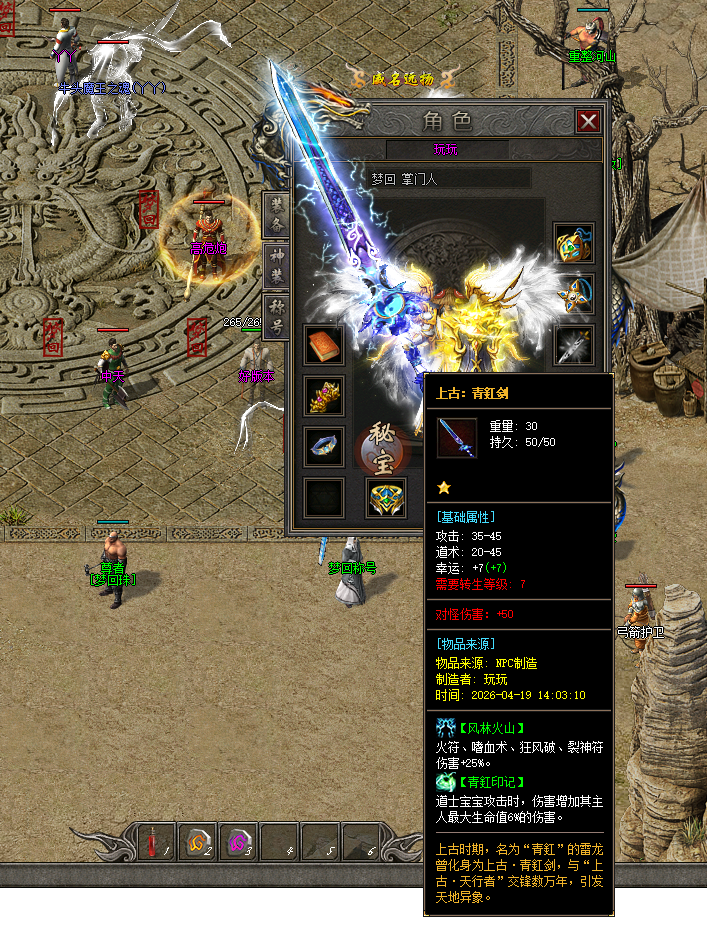707x925 pixels.
Task: Close the 角色 character window
Action: (x=589, y=122)
